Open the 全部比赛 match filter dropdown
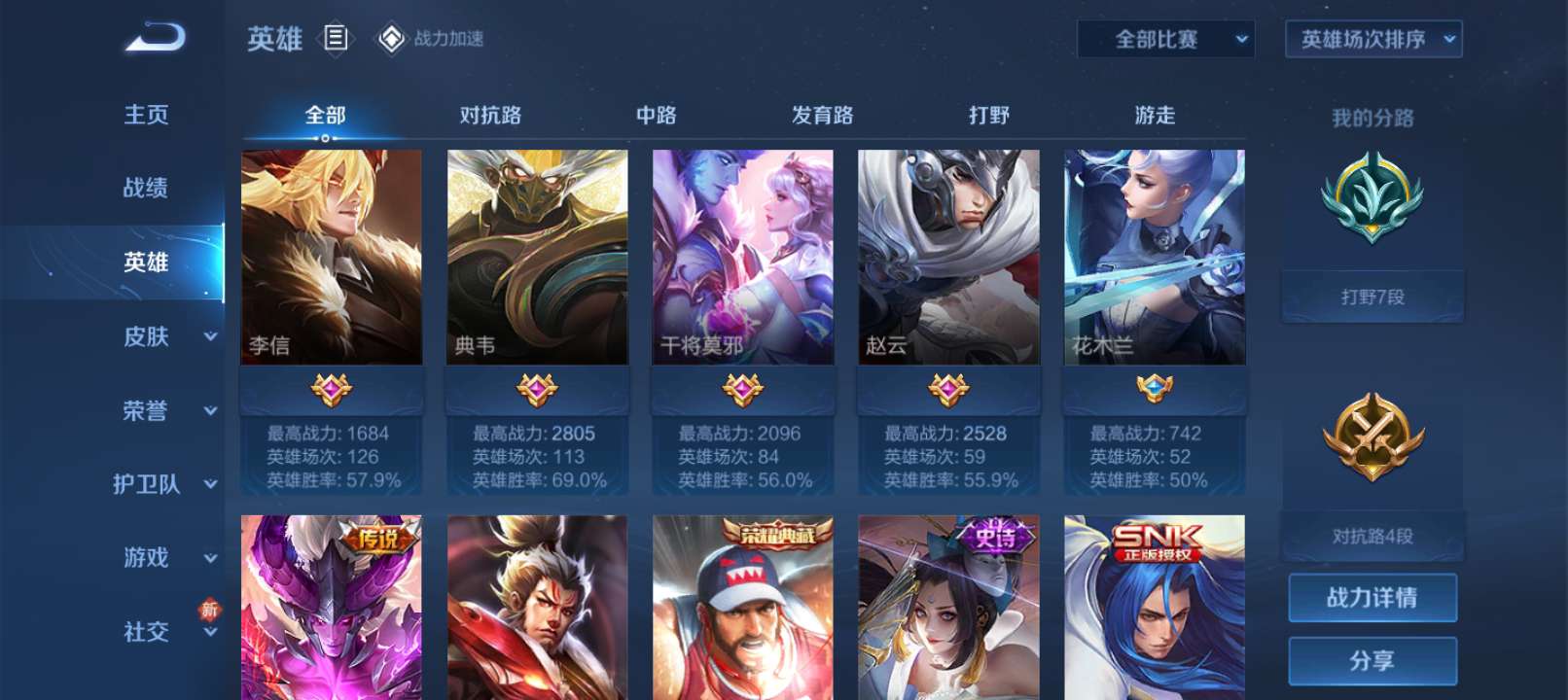The image size is (1568, 700). tap(1167, 41)
